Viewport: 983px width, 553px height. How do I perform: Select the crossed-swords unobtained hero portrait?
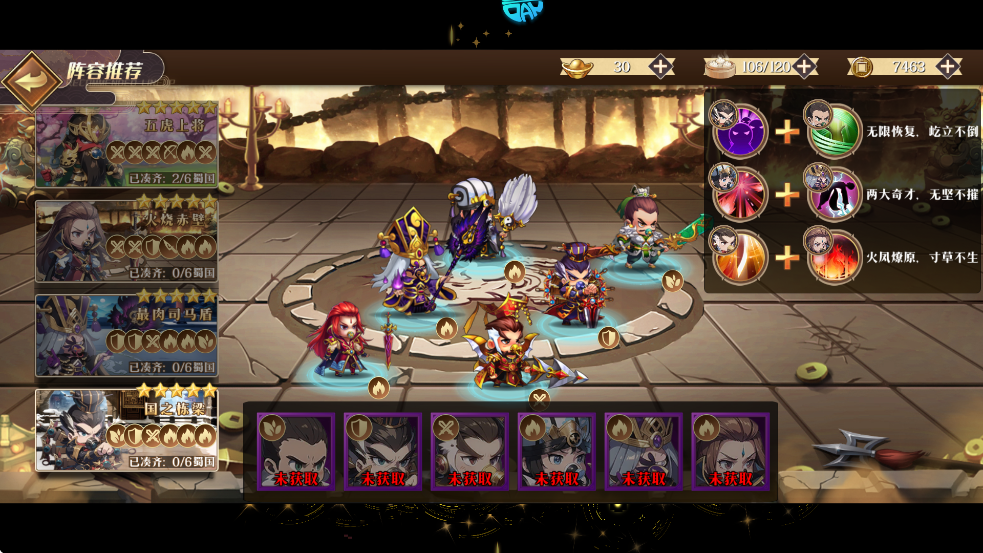[x=469, y=452]
